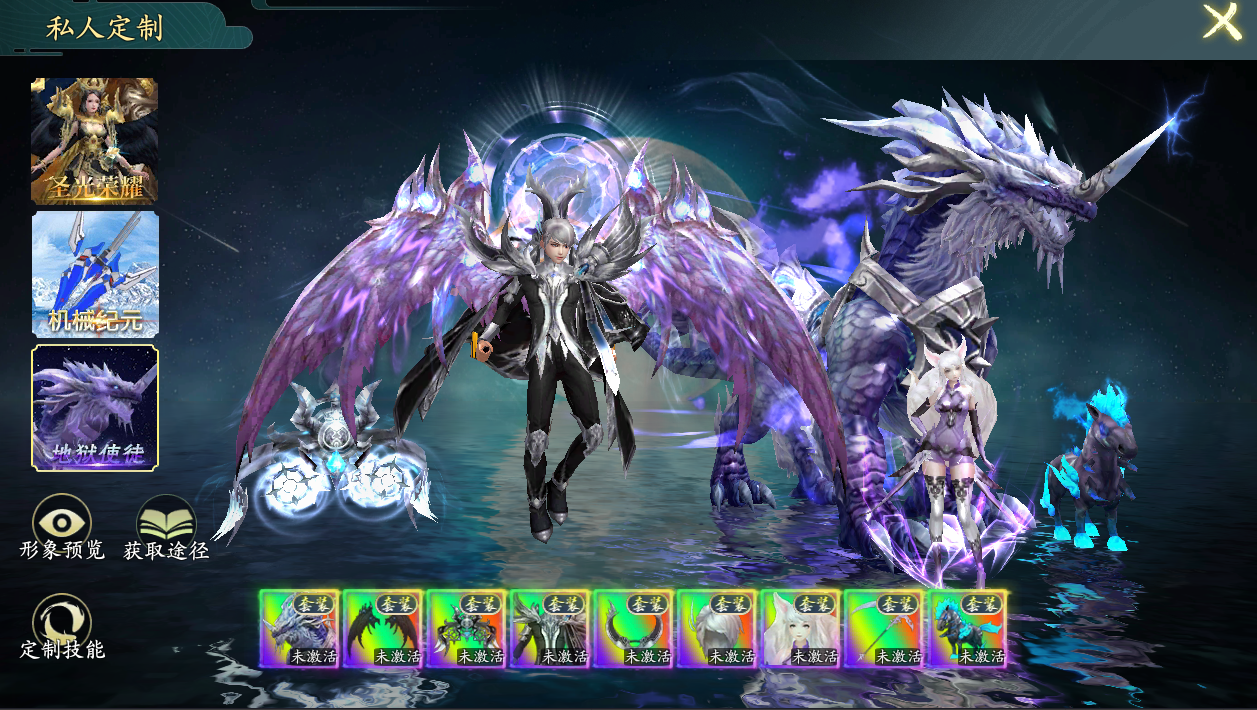
Task: Select the dark wings item slot
Action: (383, 628)
